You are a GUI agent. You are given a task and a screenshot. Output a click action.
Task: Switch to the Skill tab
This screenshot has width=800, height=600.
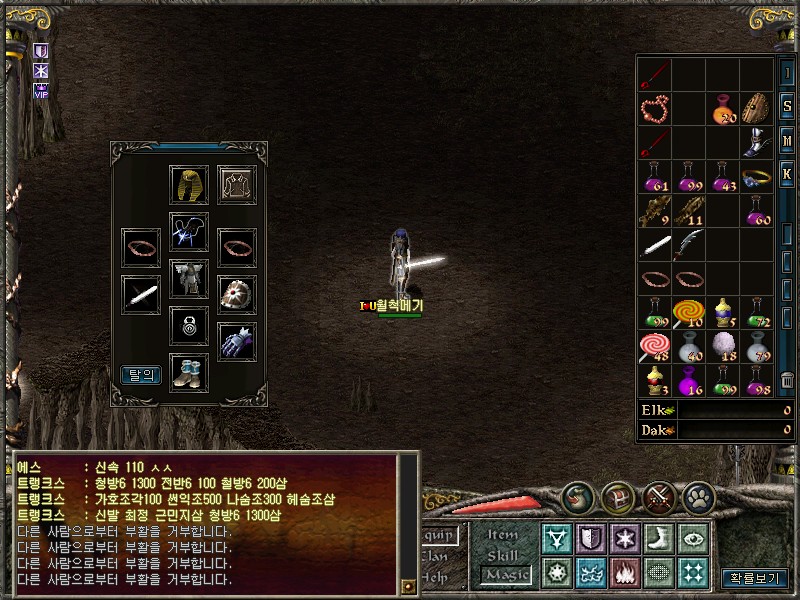505,554
